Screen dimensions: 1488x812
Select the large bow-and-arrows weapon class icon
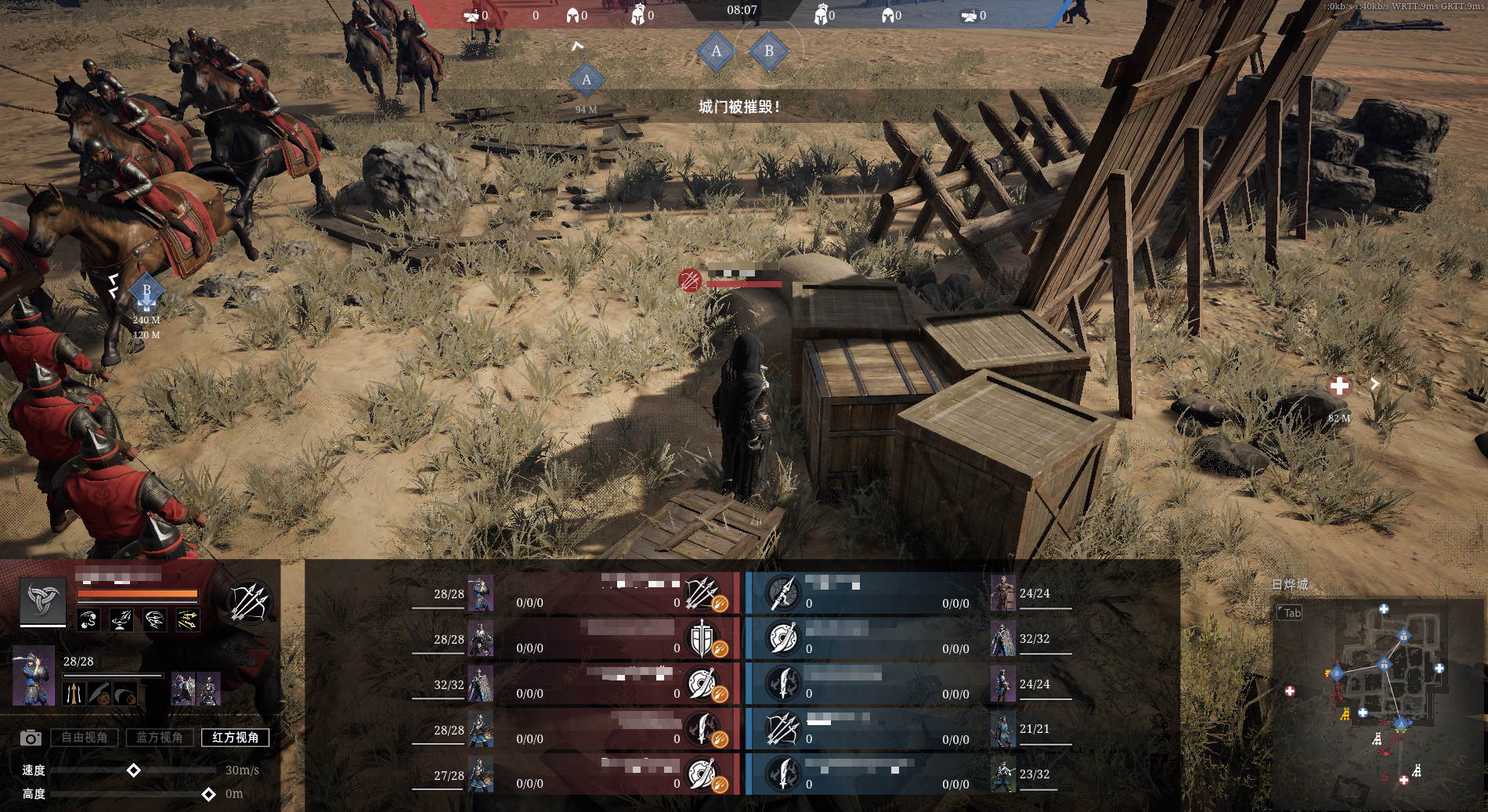[x=249, y=602]
